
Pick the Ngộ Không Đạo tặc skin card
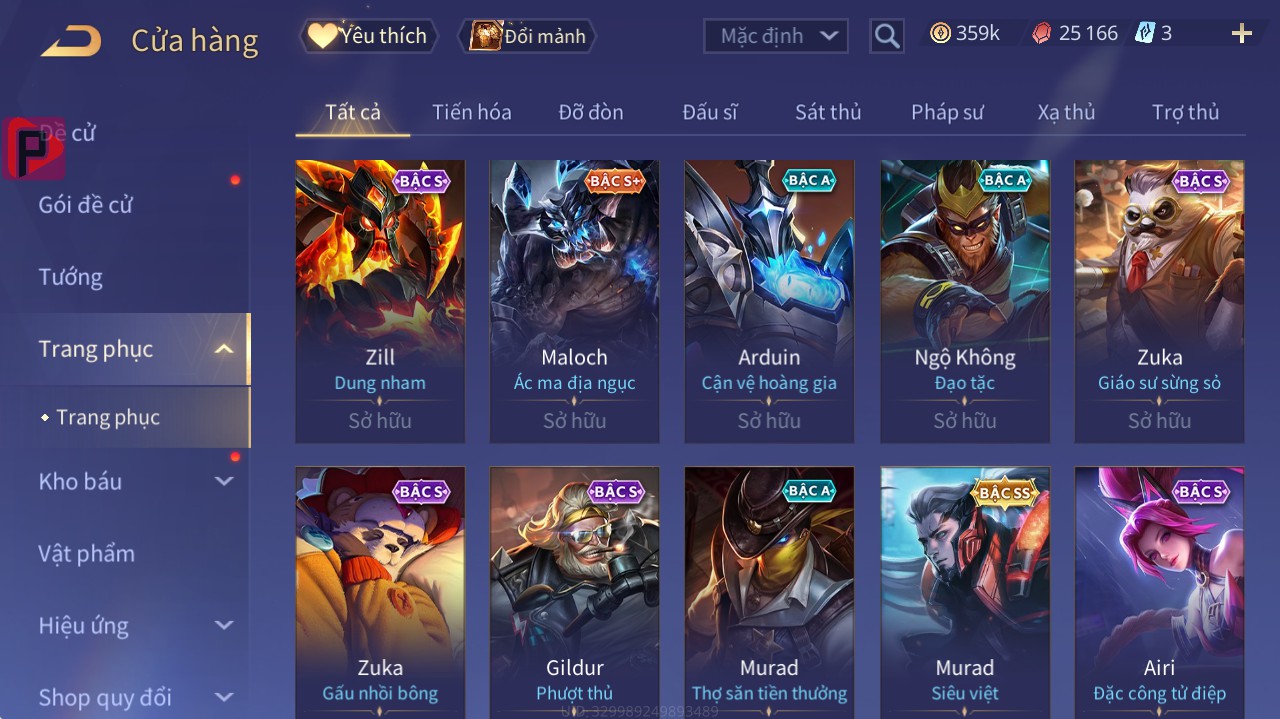click(965, 300)
